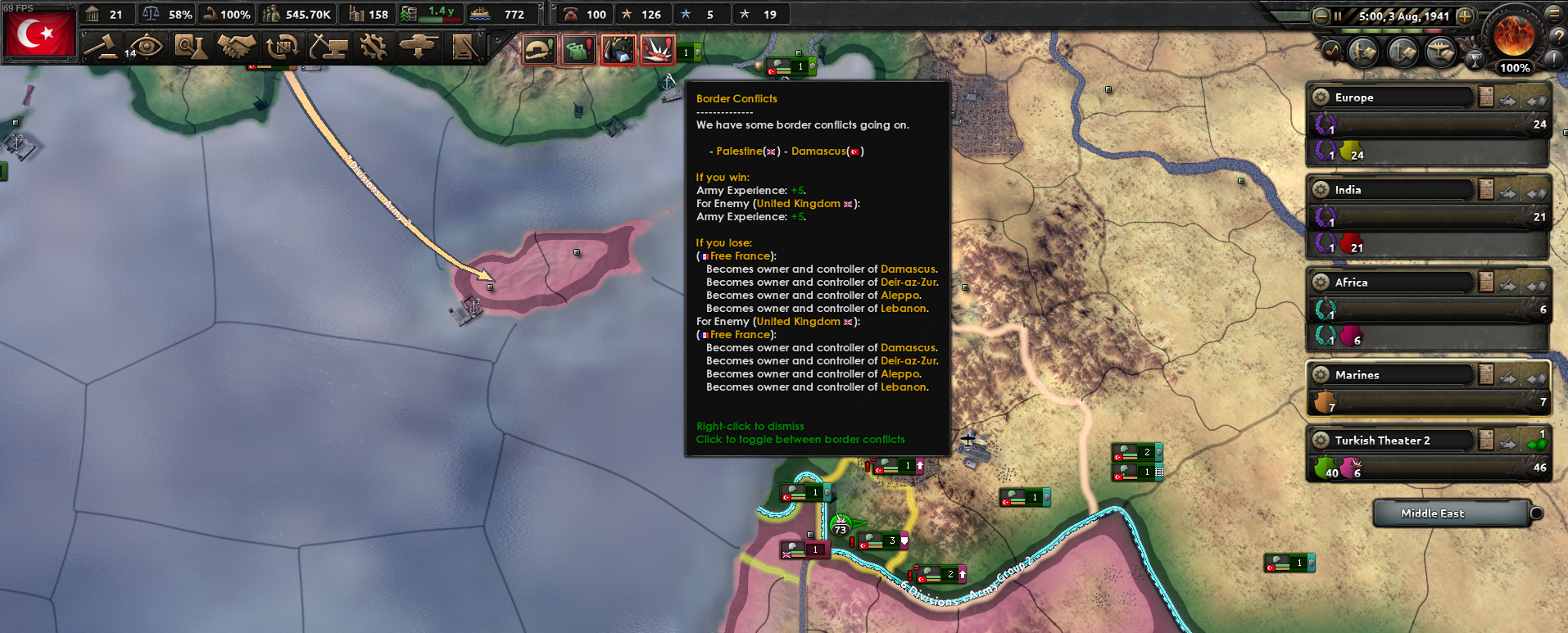Toggle the in-game music player note icon
The height and width of the screenshot is (633, 1568).
click(x=1330, y=52)
